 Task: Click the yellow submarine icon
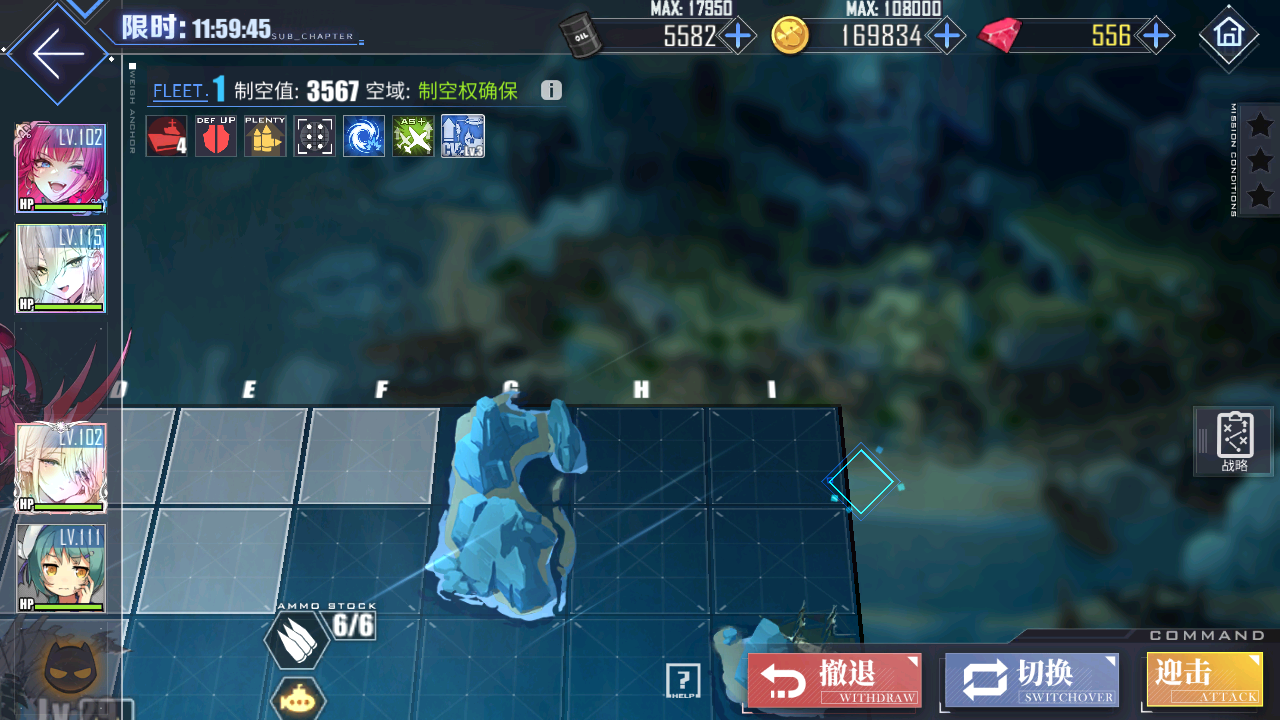298,699
